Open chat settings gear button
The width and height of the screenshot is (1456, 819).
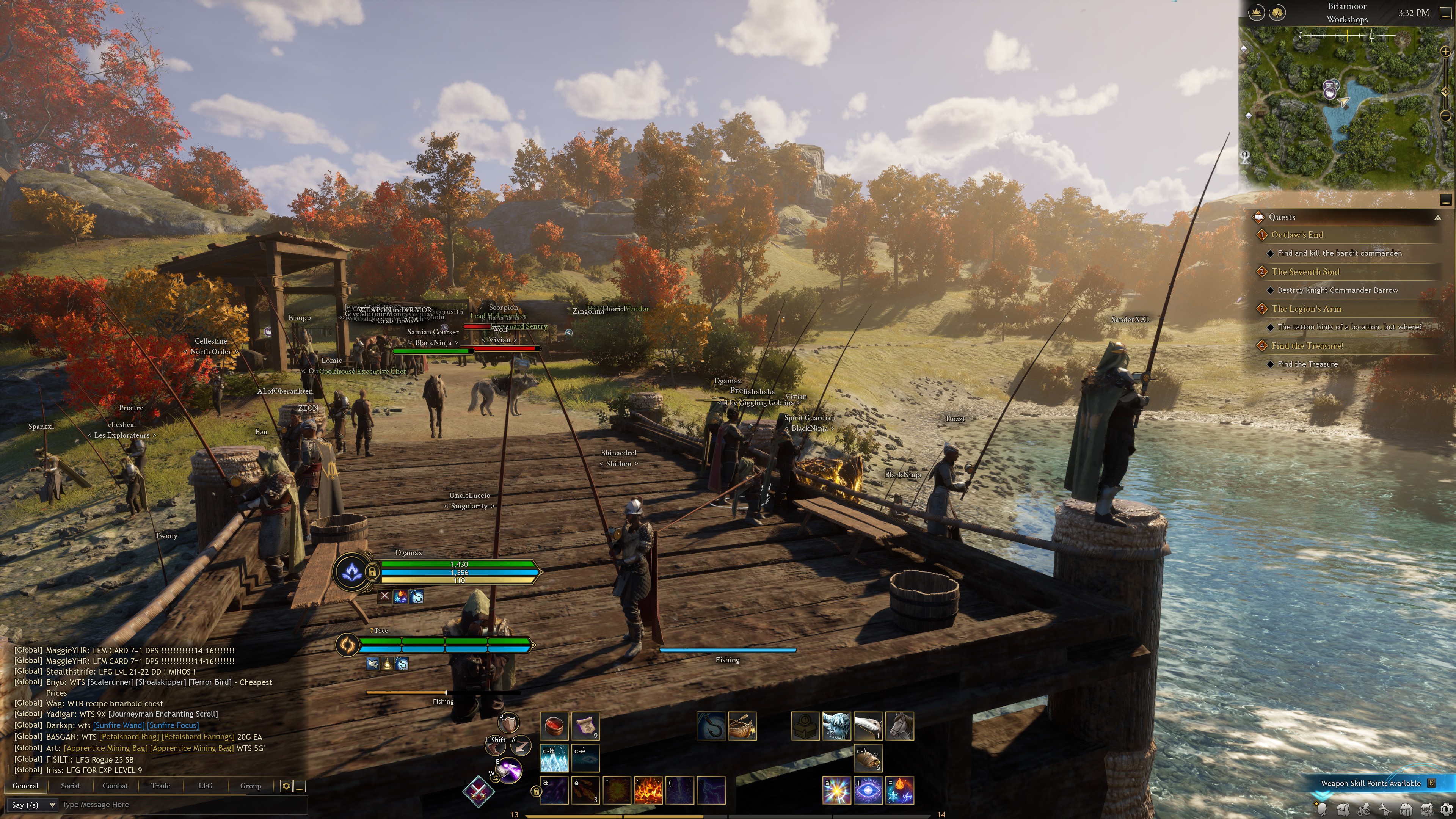[286, 786]
